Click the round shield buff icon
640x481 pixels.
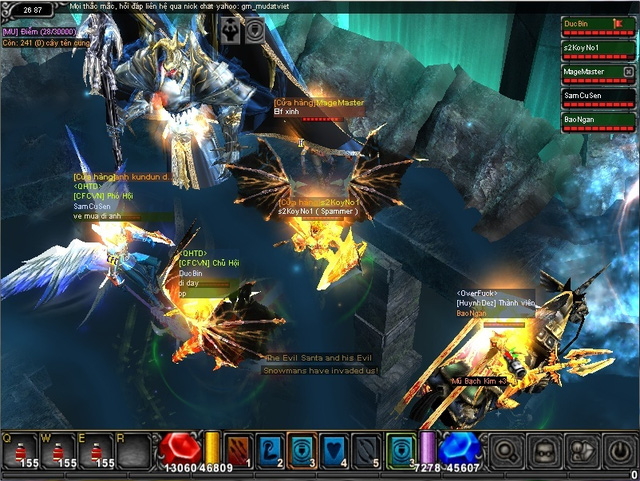pos(256,29)
